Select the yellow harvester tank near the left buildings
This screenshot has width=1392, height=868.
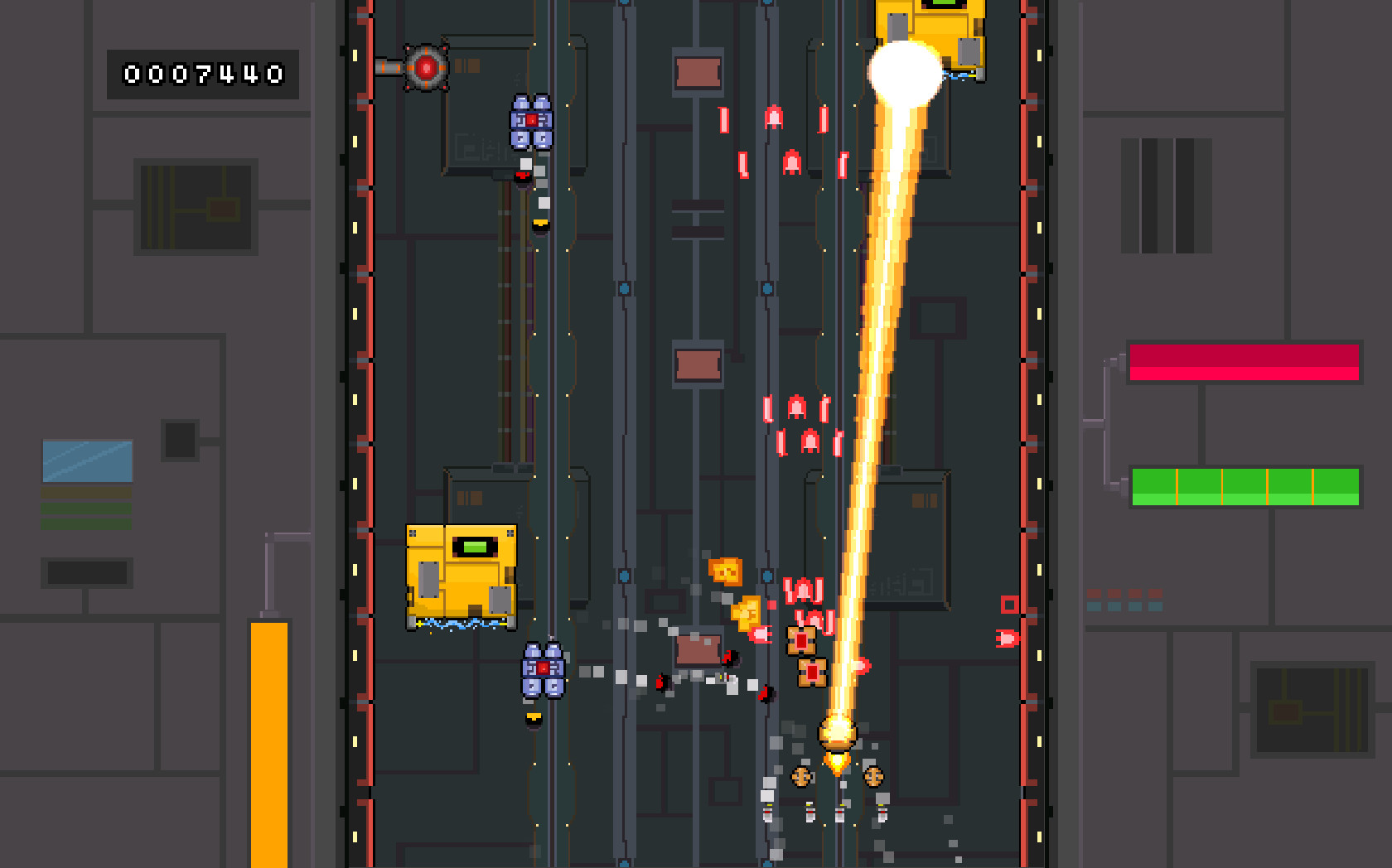click(x=460, y=576)
